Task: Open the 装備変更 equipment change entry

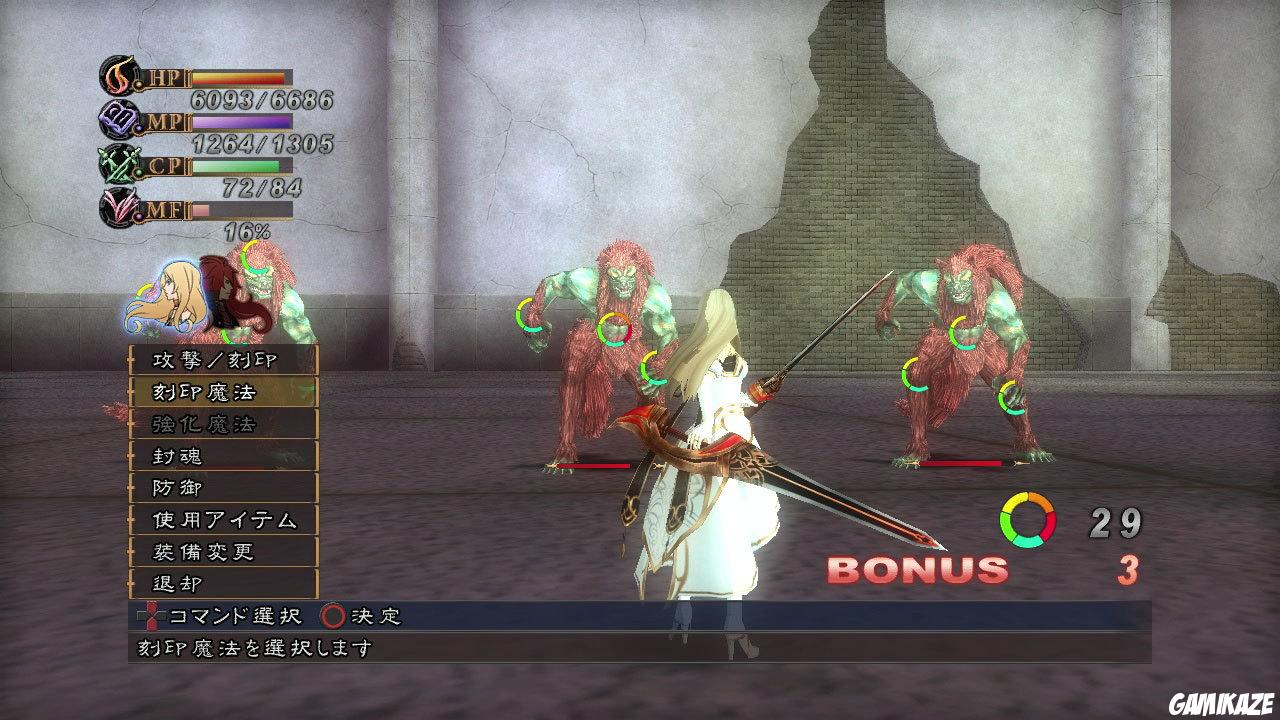Action: [222, 552]
